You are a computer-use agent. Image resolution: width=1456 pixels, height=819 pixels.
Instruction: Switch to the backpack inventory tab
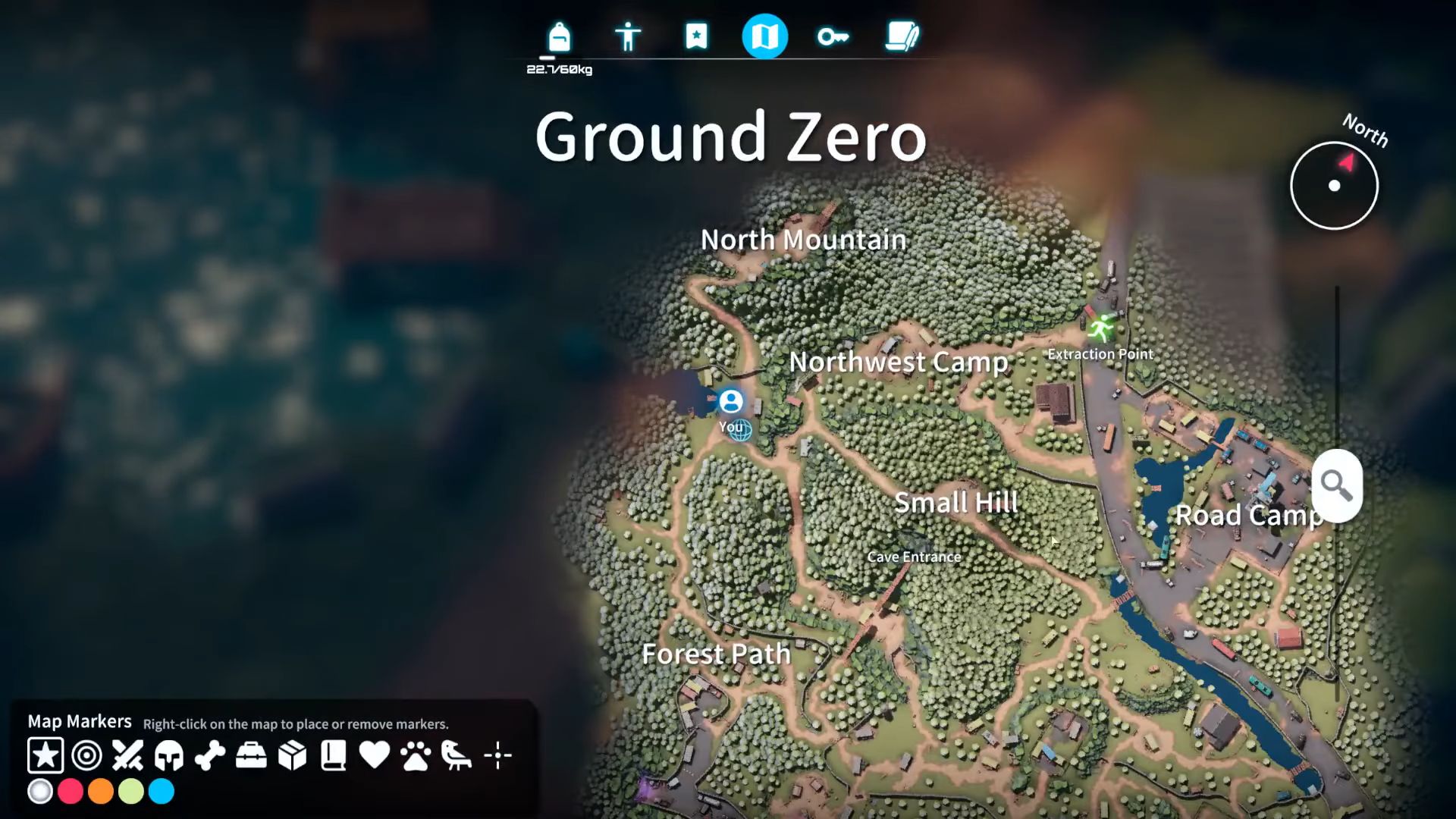(x=559, y=36)
